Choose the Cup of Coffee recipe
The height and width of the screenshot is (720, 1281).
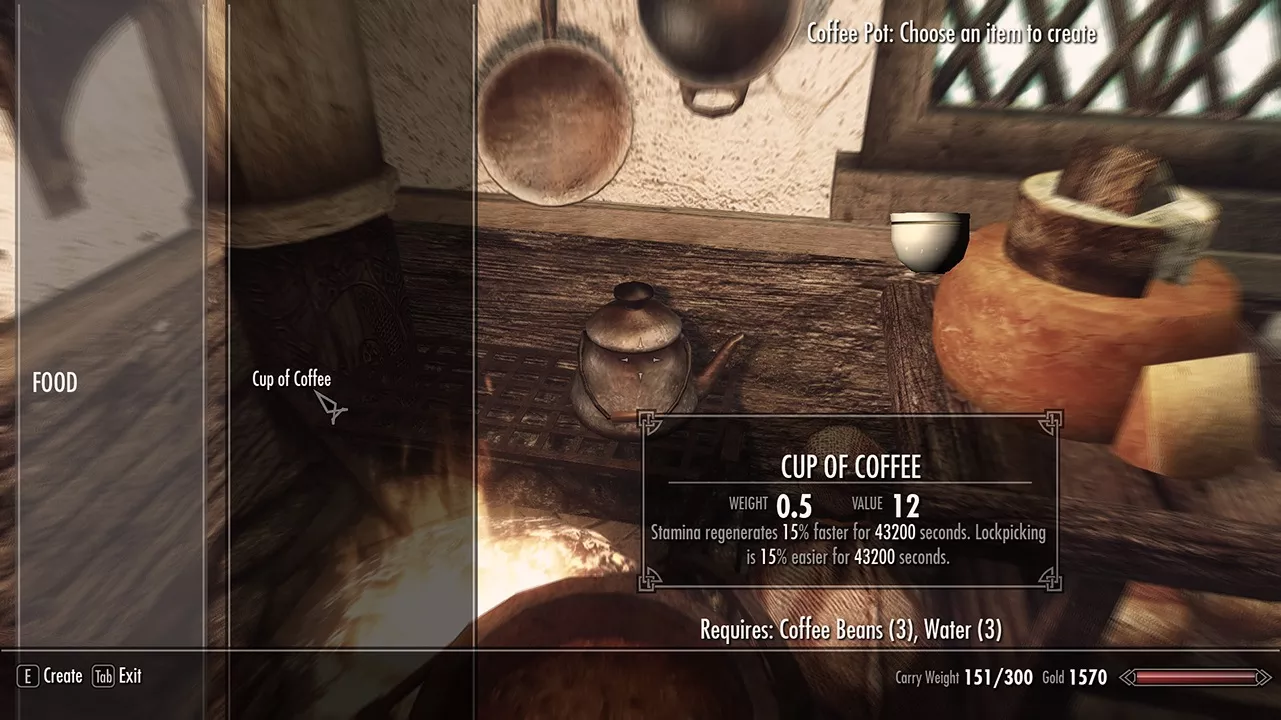click(x=291, y=379)
